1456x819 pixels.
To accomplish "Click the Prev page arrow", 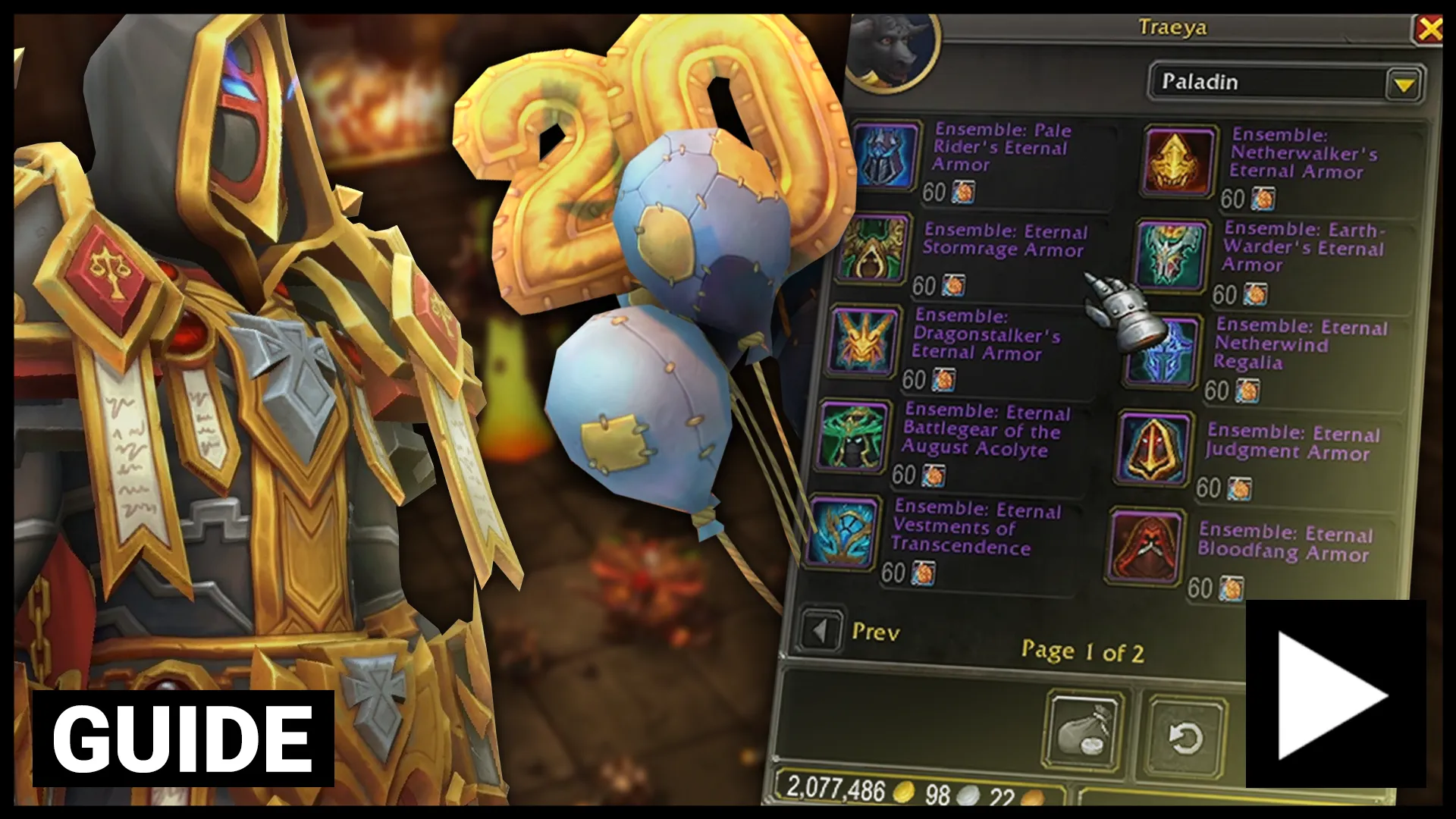I will coord(822,629).
